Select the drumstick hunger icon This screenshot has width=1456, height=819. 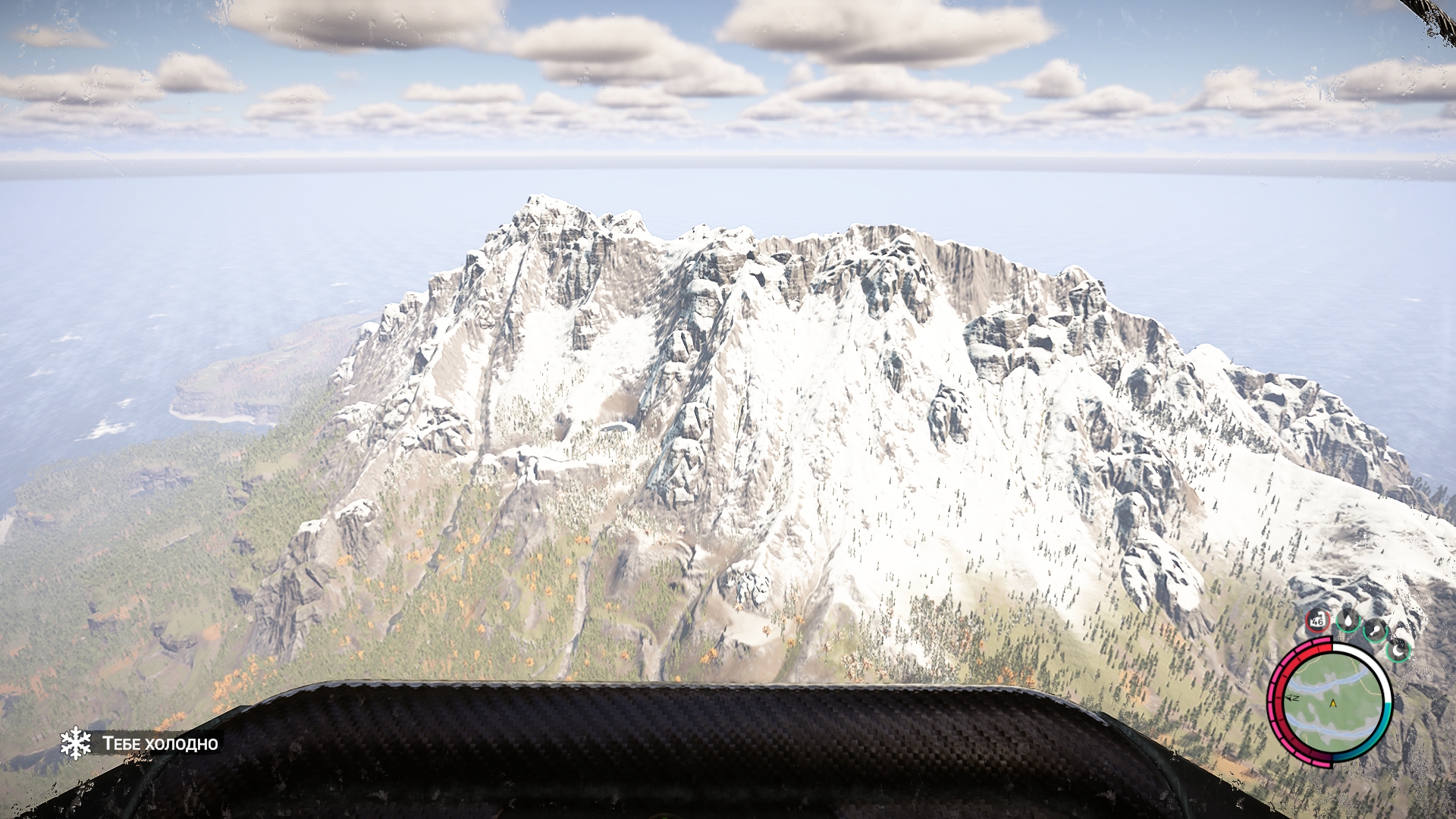click(x=1374, y=629)
